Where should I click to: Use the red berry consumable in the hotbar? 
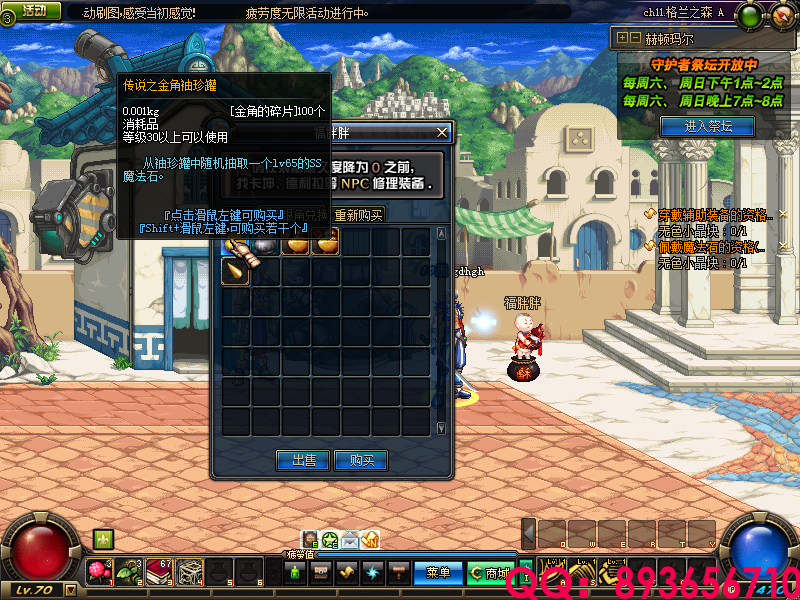(x=99, y=571)
